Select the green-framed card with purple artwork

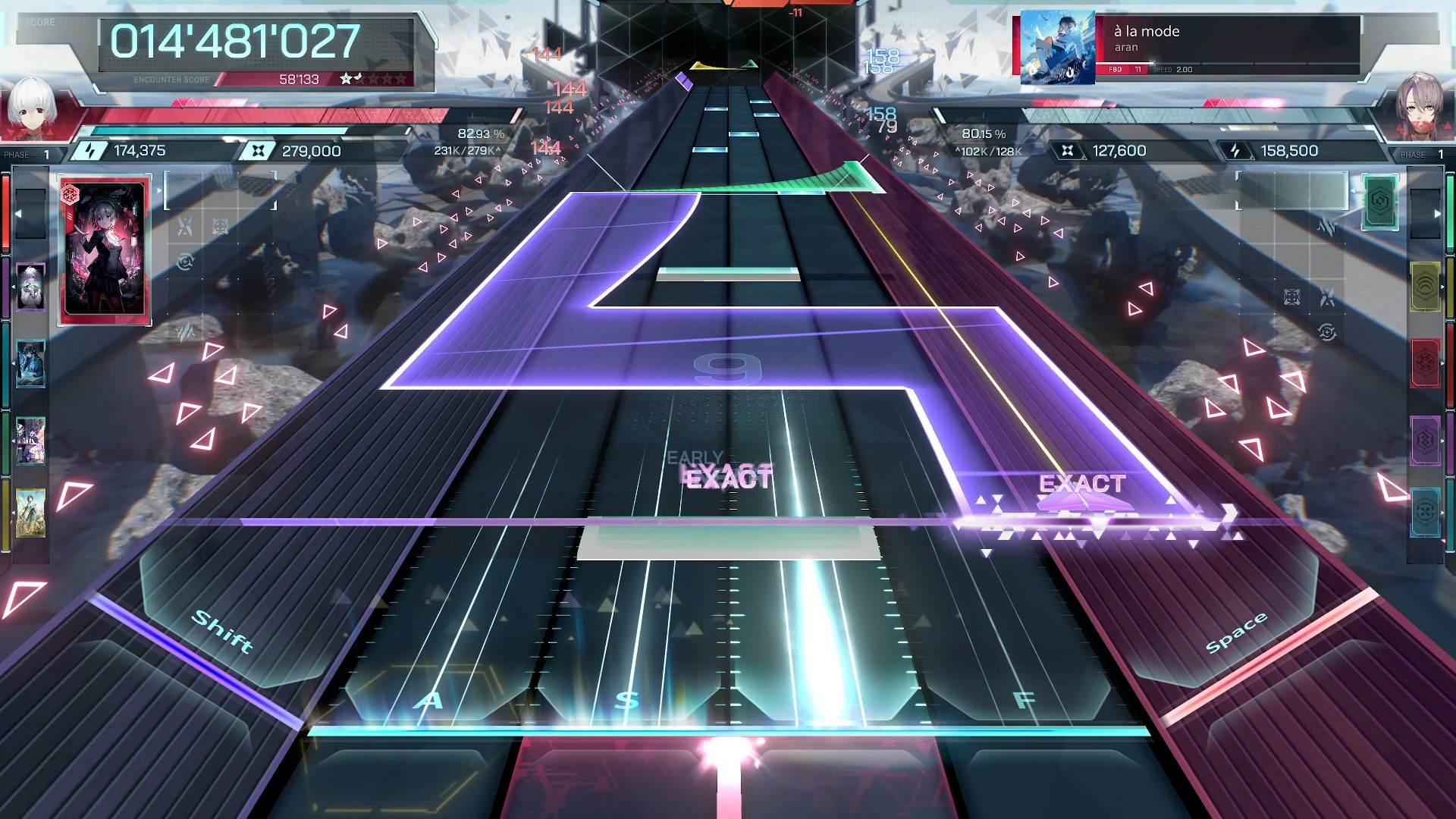(x=30, y=440)
